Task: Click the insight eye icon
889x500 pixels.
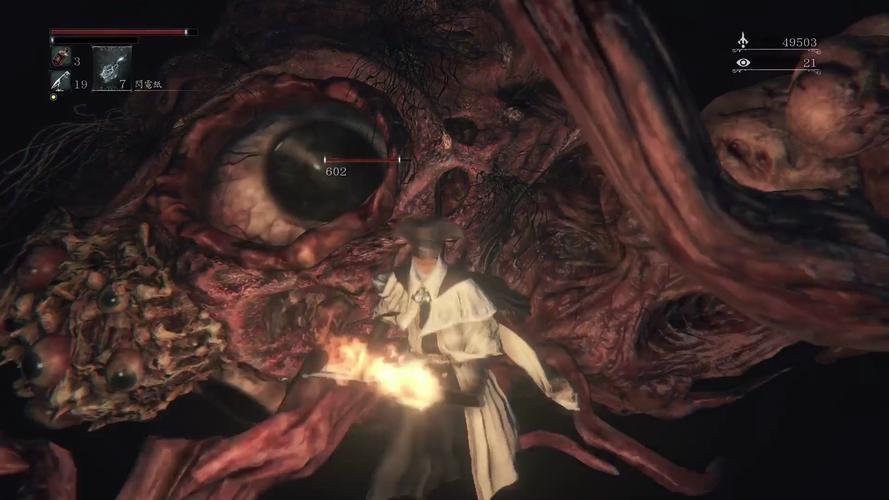Action: (743, 63)
